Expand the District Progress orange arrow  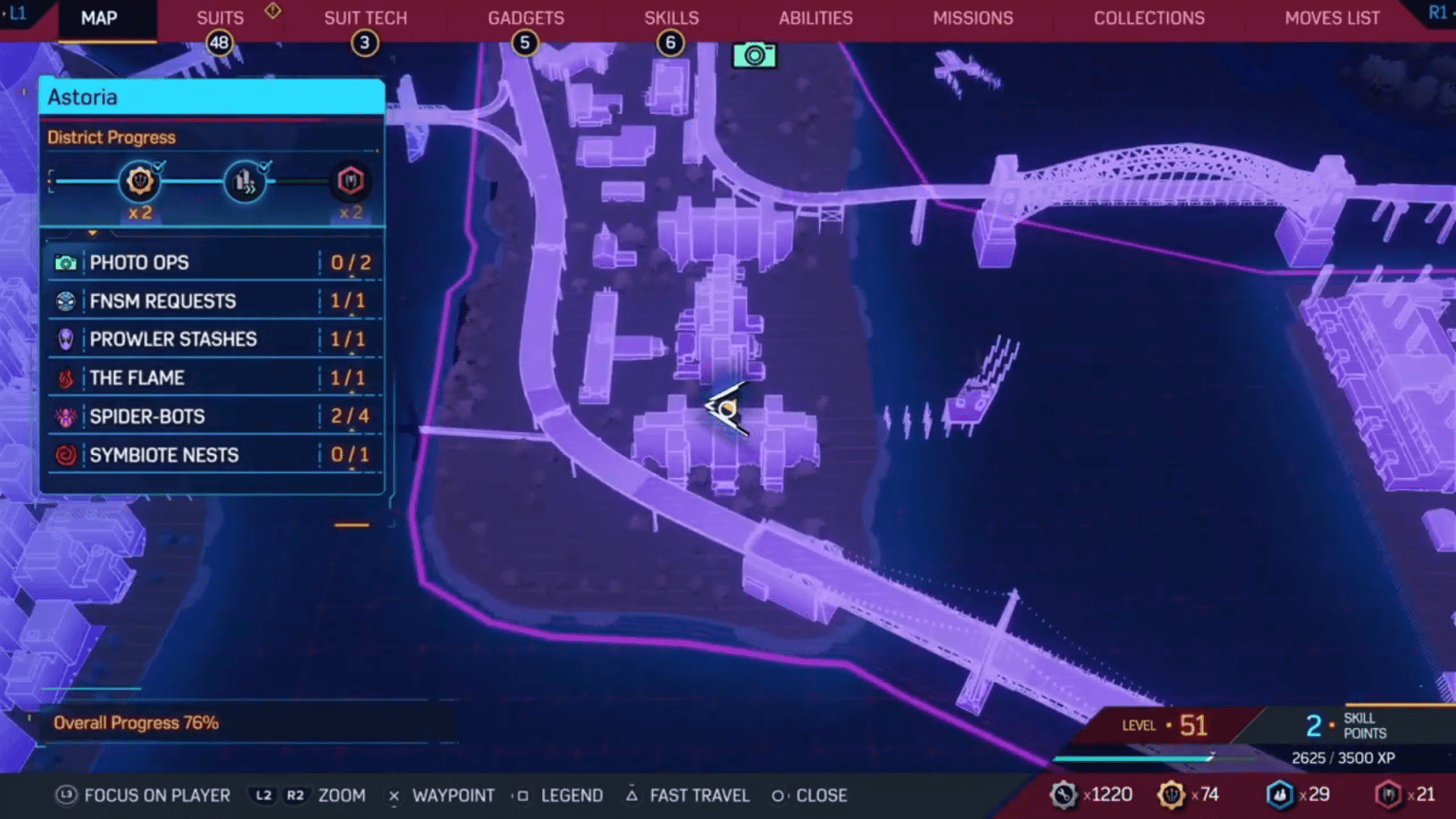pos(92,233)
